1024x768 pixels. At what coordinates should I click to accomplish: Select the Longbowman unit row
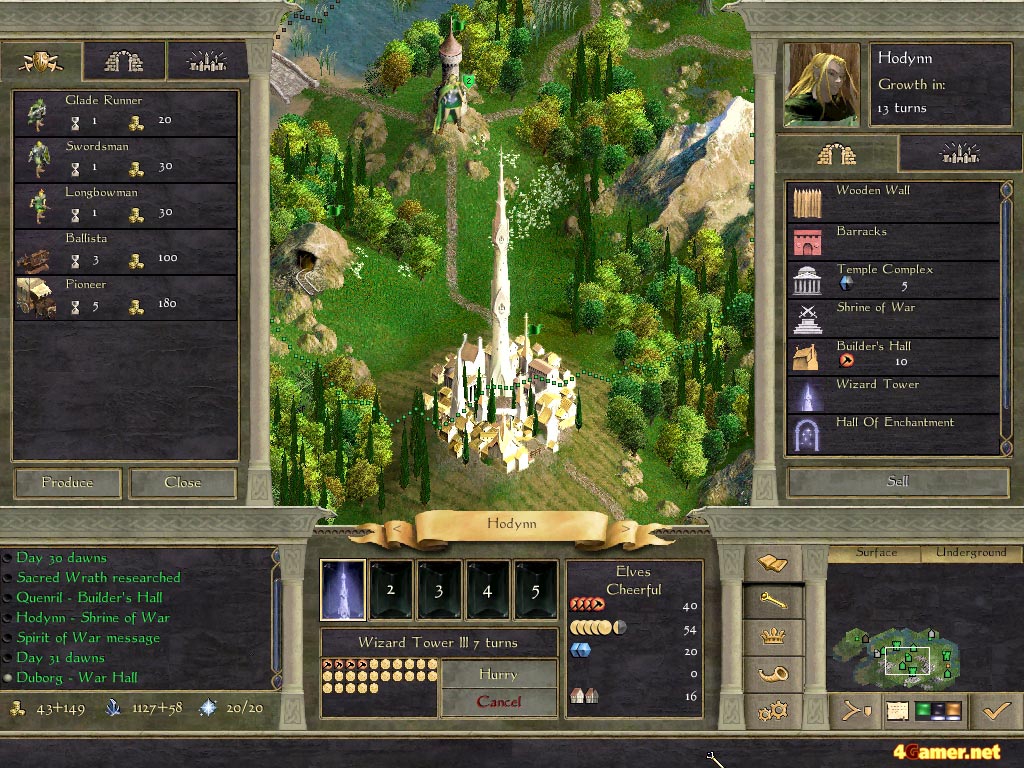[x=125, y=204]
